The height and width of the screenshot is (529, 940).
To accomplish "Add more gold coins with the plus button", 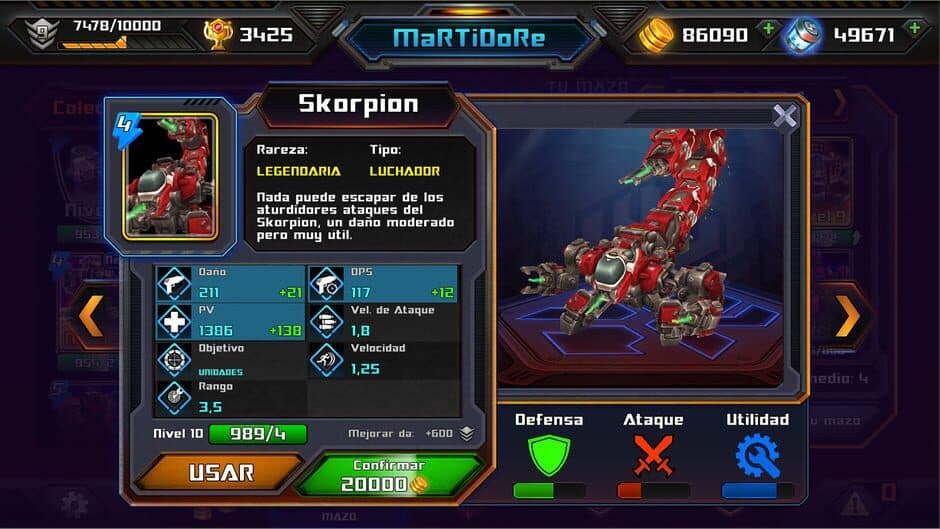I will [x=768, y=29].
